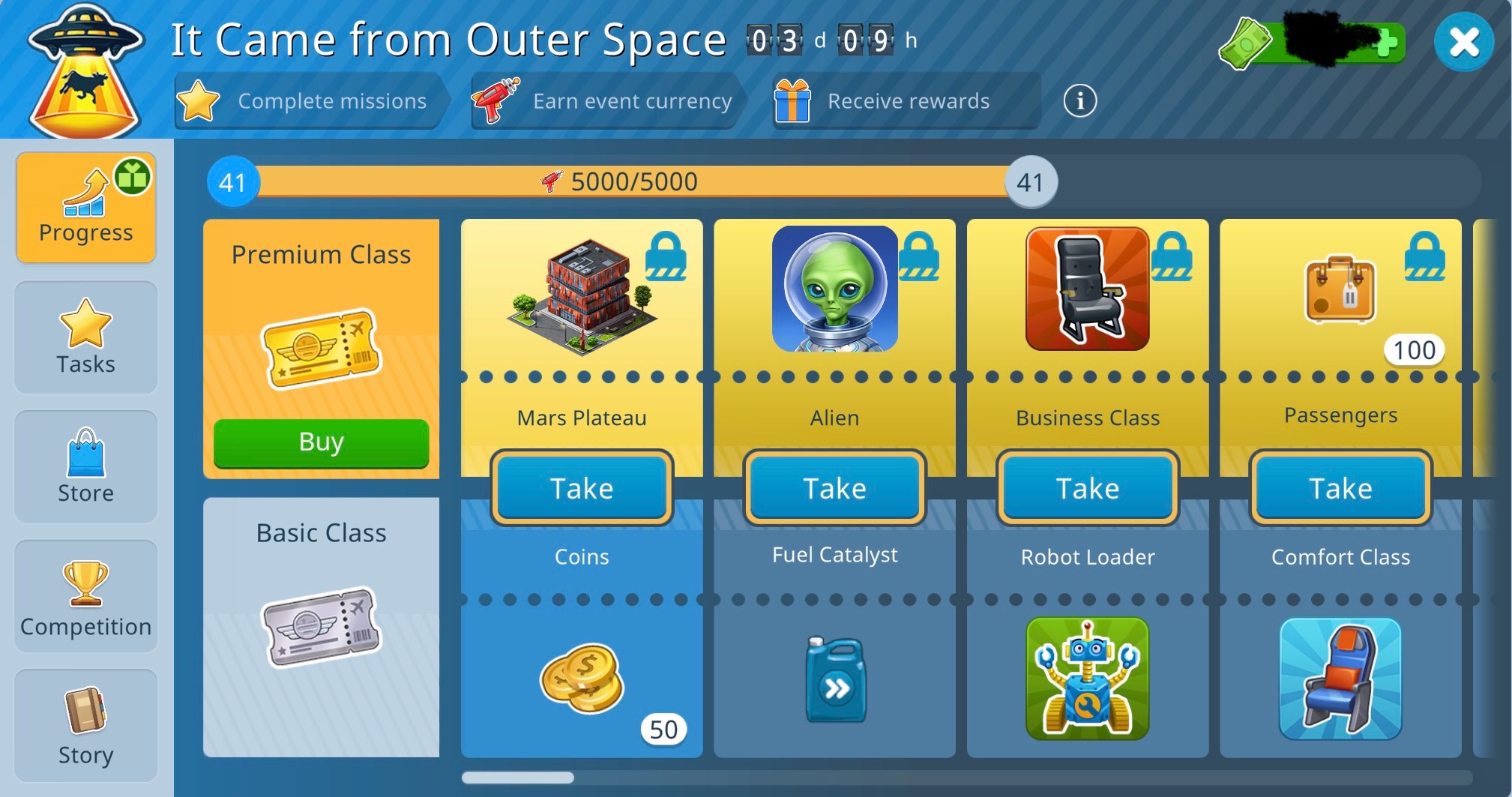Inspect the Robot Loader reward icon

click(x=1087, y=678)
